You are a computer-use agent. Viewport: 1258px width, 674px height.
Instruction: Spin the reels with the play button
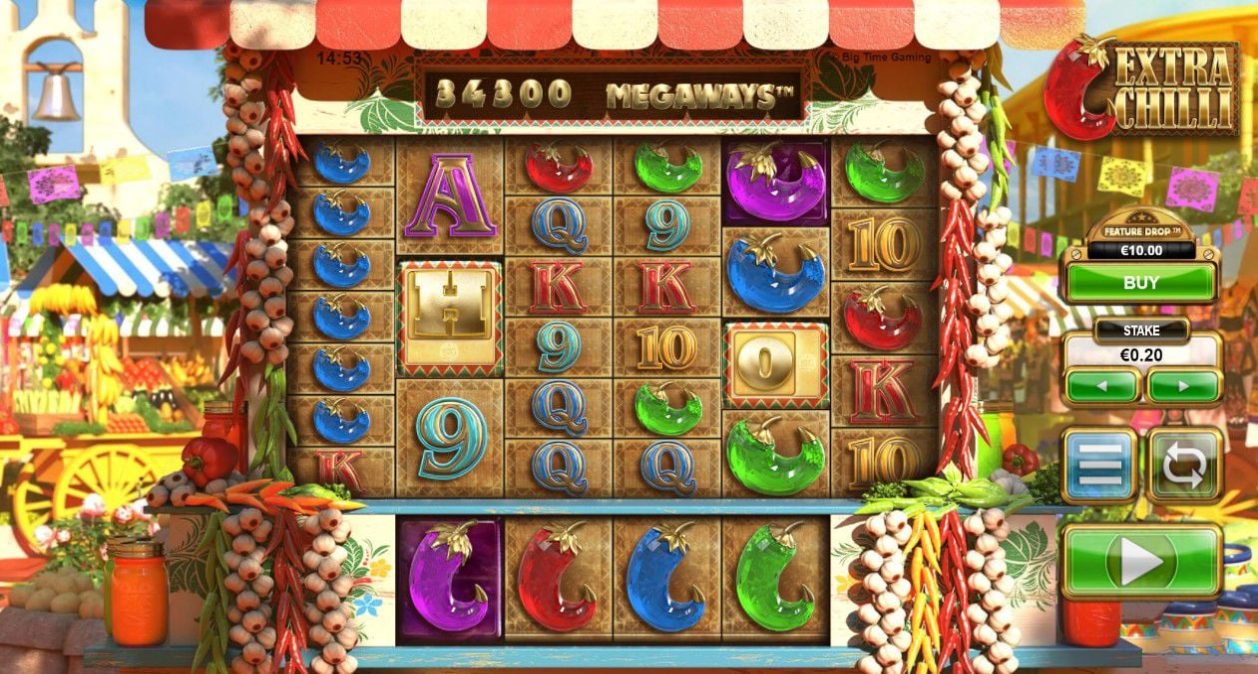click(1141, 561)
